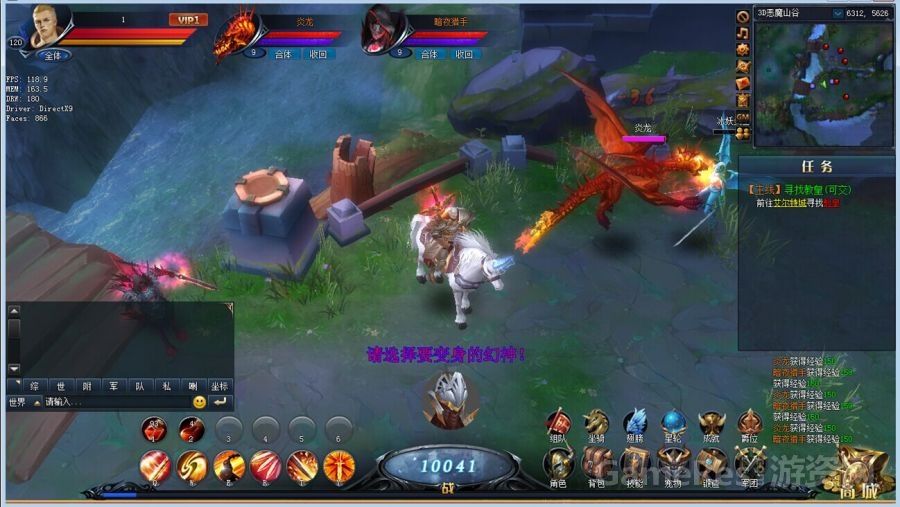Open the 技能 skills book
Screen dimensions: 900x507
[x=636, y=463]
